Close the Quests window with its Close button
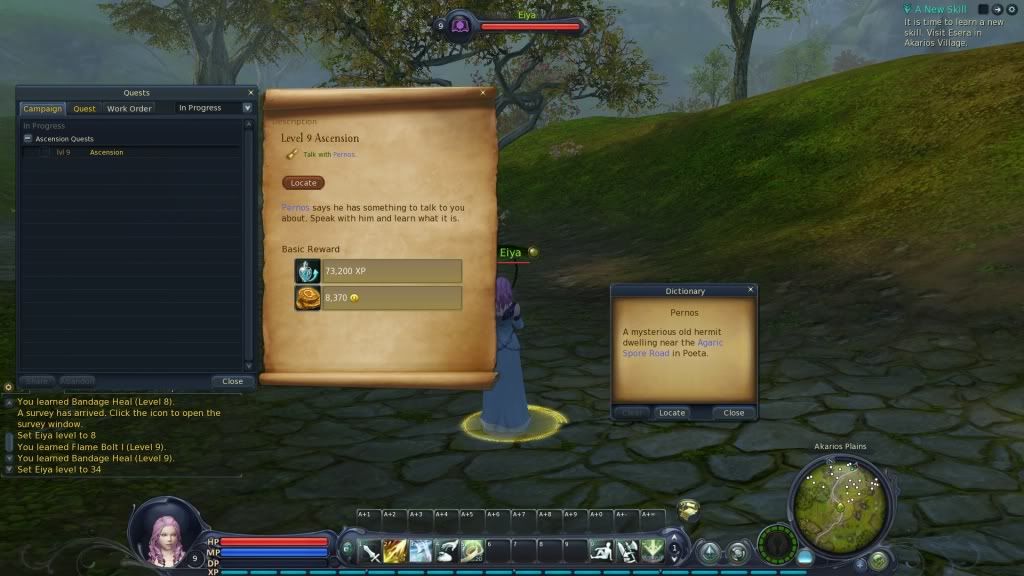Image resolution: width=1024 pixels, height=576 pixels. 232,381
